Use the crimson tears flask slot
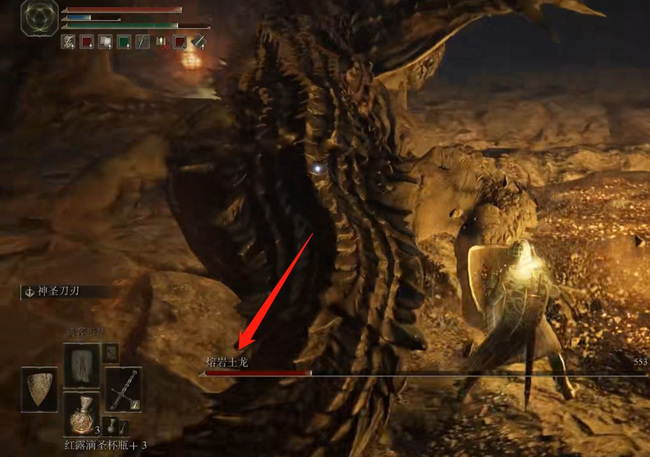 tap(82, 411)
